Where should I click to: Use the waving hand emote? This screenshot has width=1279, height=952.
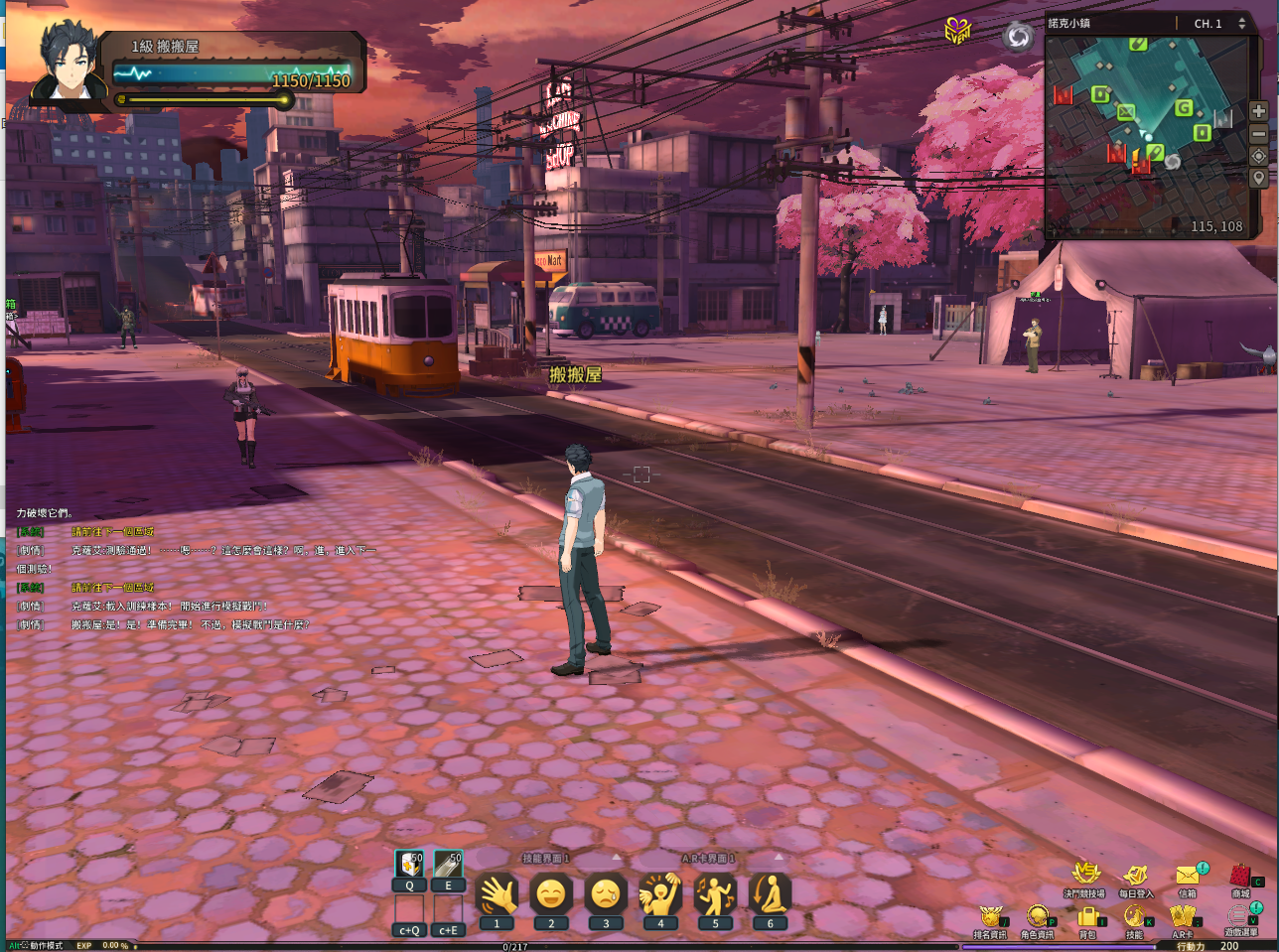(x=497, y=895)
